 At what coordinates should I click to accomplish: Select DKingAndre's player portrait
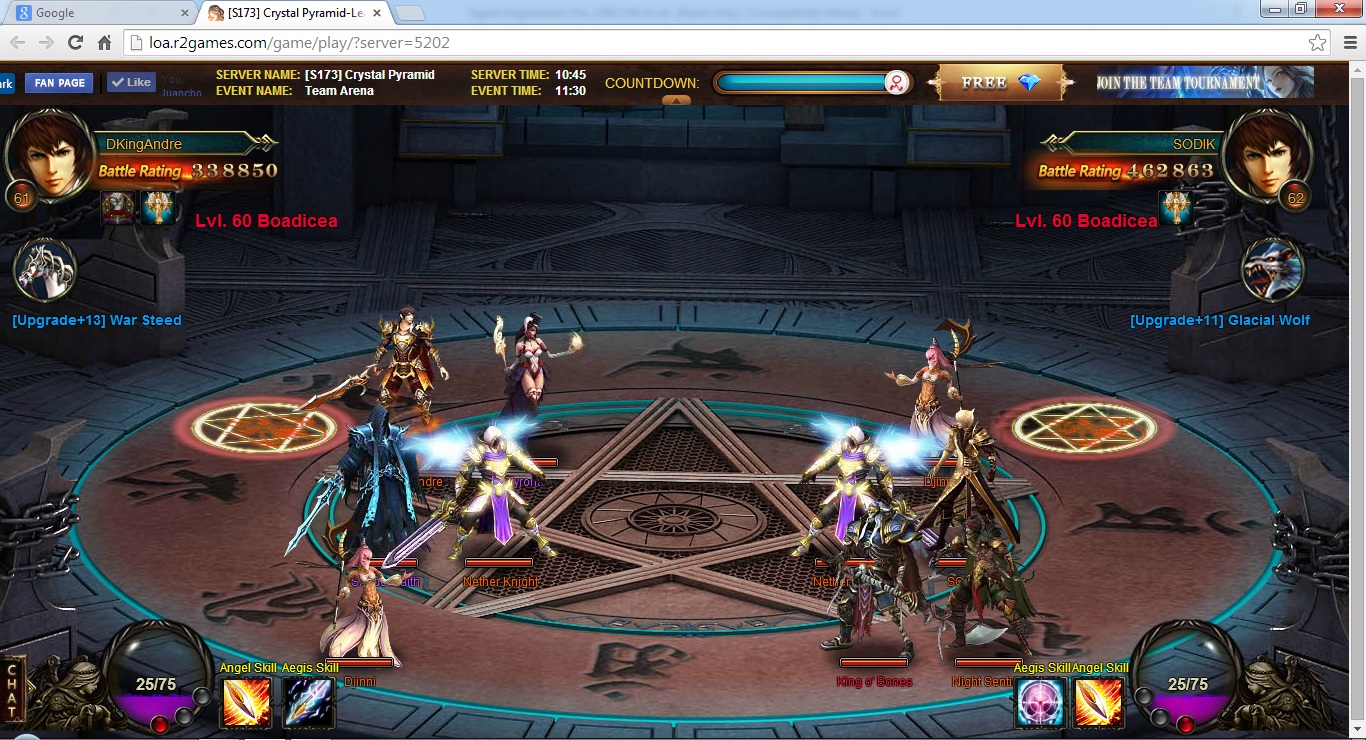(48, 155)
